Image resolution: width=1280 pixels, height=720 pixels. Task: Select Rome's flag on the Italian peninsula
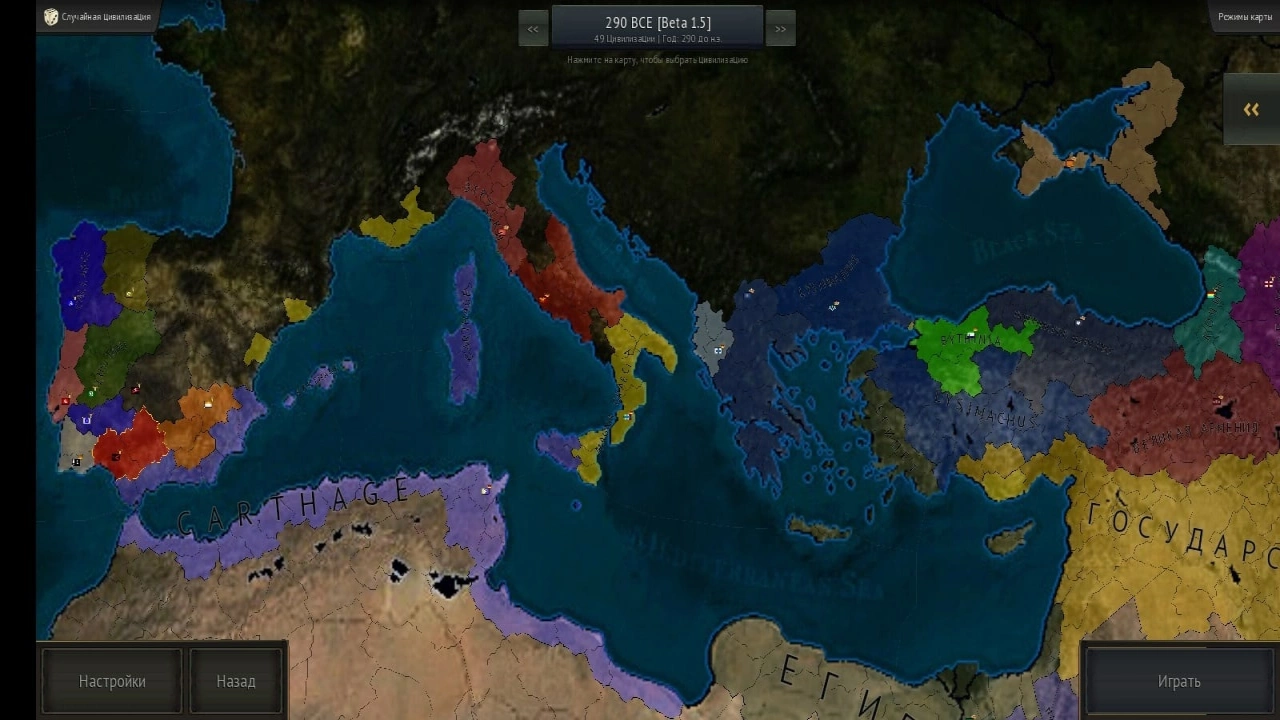pyautogui.click(x=546, y=297)
